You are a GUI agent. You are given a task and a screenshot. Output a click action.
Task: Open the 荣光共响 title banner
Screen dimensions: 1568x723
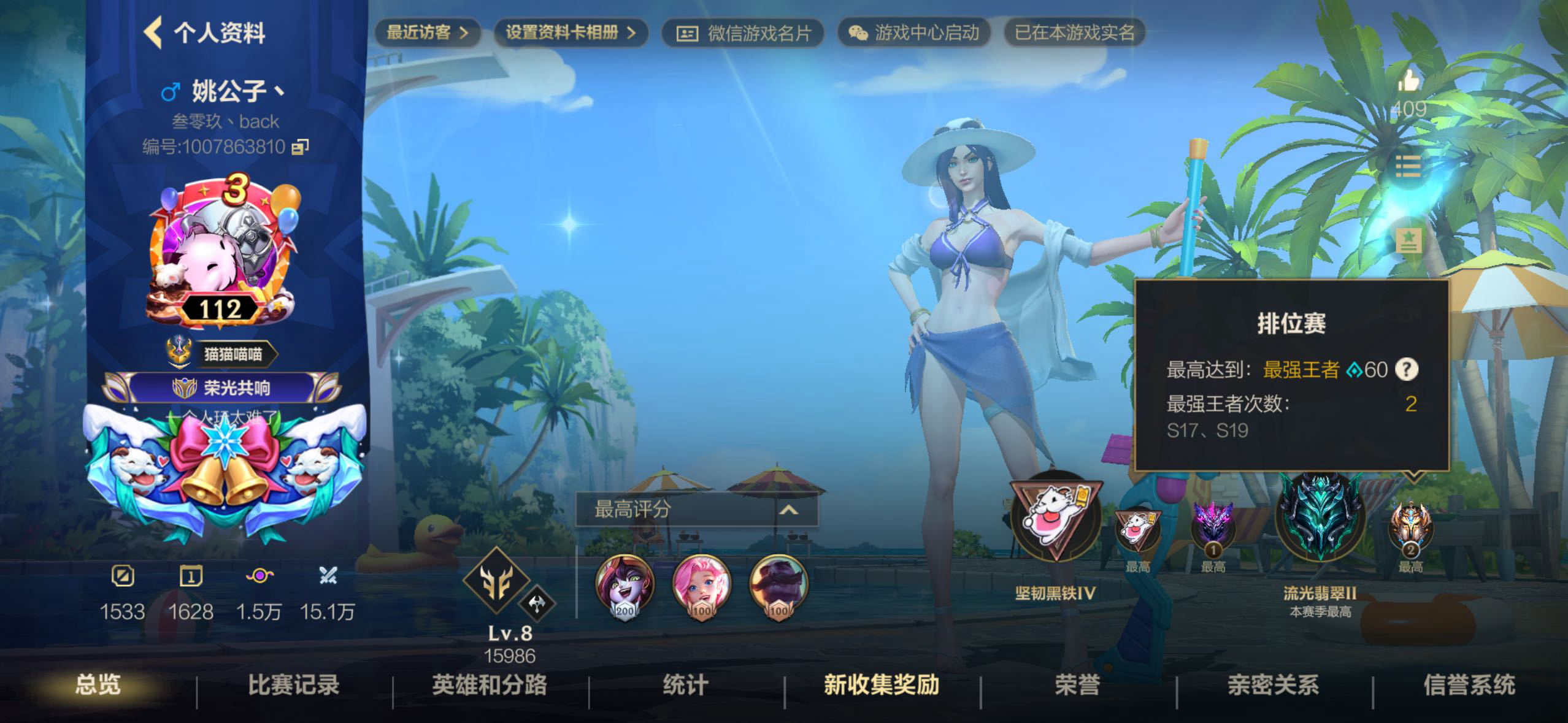[222, 388]
